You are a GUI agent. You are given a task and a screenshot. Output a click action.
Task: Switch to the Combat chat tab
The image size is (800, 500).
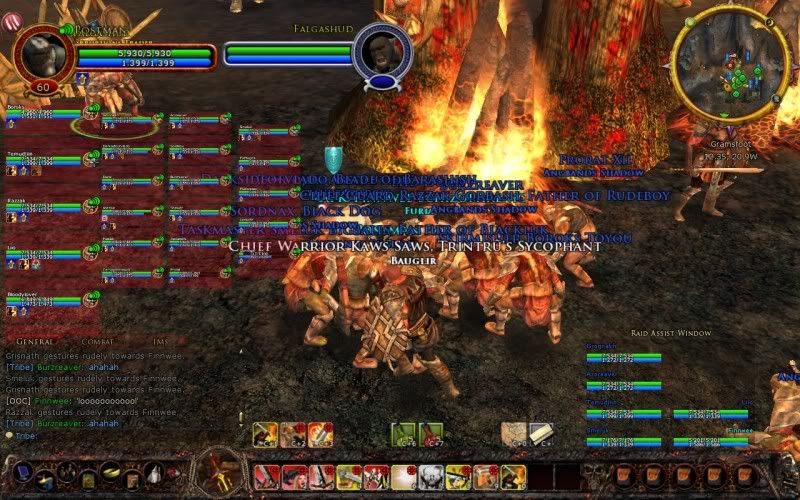tap(98, 342)
